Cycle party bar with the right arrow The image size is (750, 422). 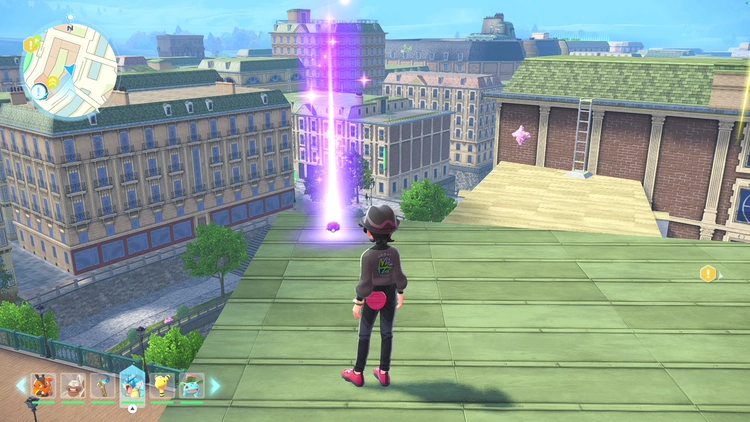coord(215,385)
